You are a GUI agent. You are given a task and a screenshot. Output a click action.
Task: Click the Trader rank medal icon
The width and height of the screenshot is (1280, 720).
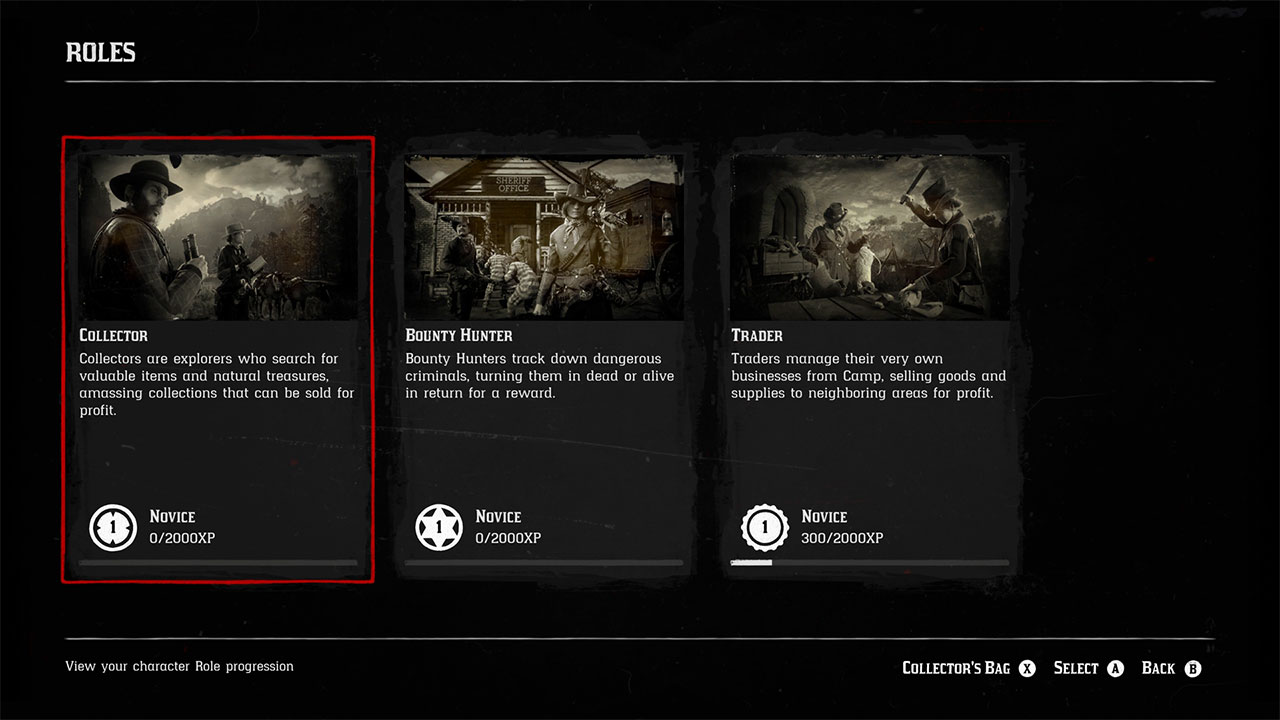pos(765,528)
